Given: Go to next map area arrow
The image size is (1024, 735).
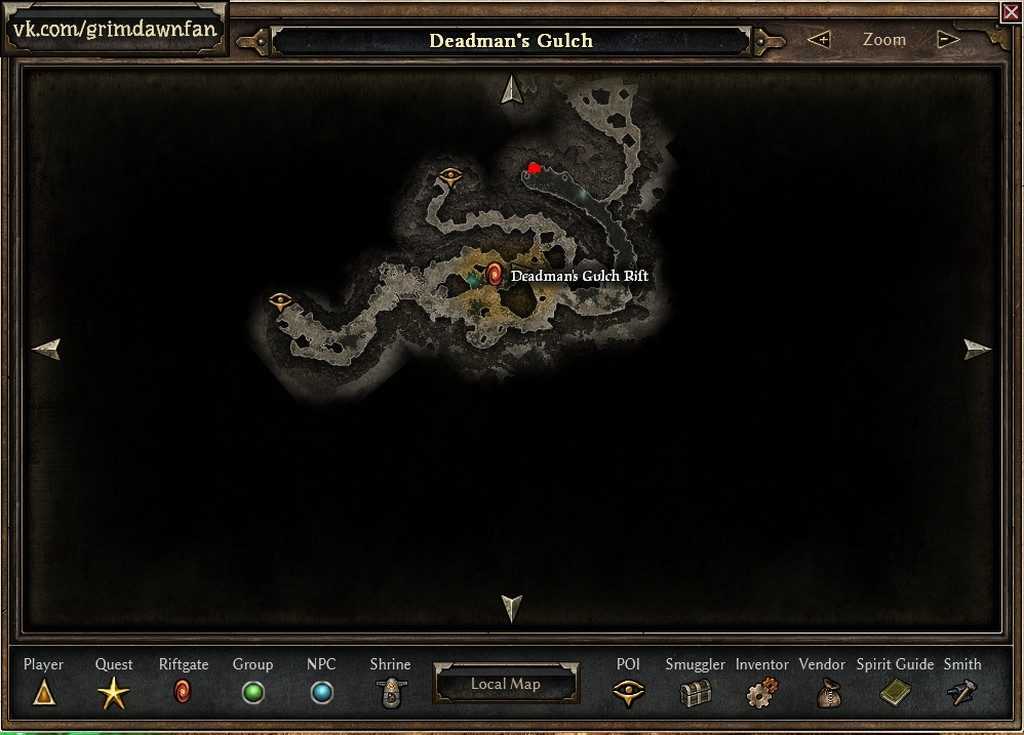Looking at the screenshot, I should tap(768, 41).
